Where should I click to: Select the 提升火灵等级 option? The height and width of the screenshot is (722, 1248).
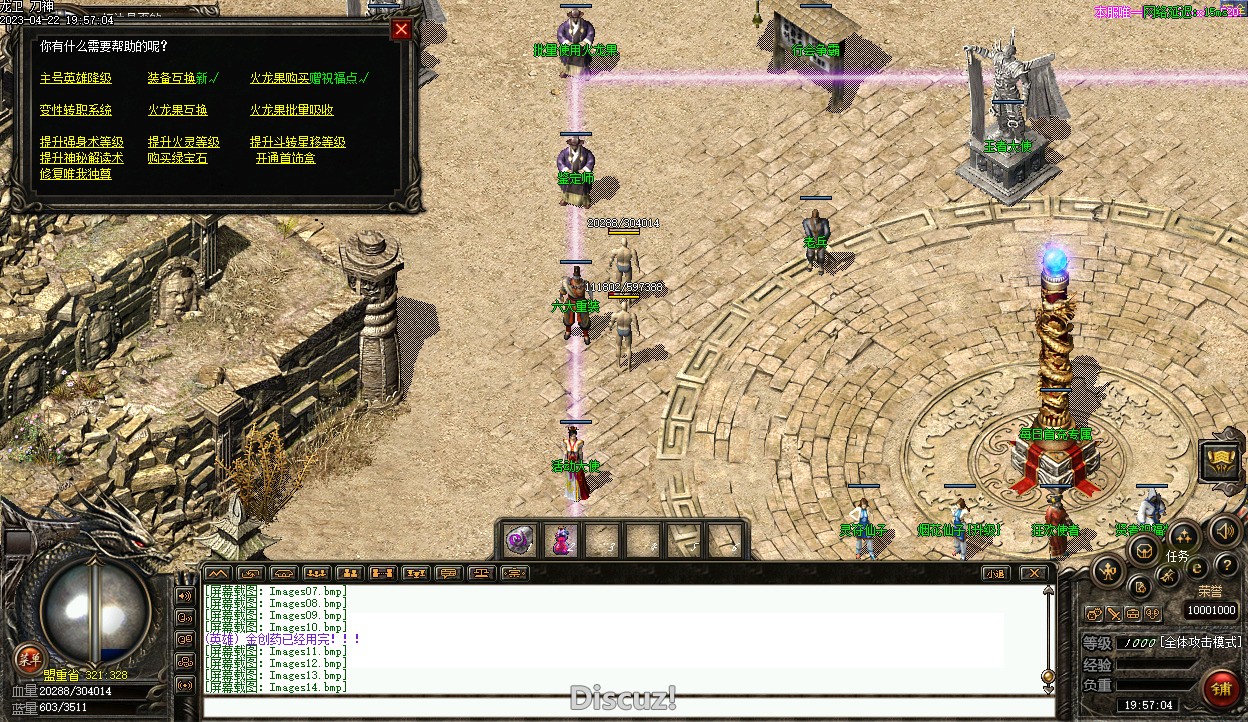tap(184, 142)
